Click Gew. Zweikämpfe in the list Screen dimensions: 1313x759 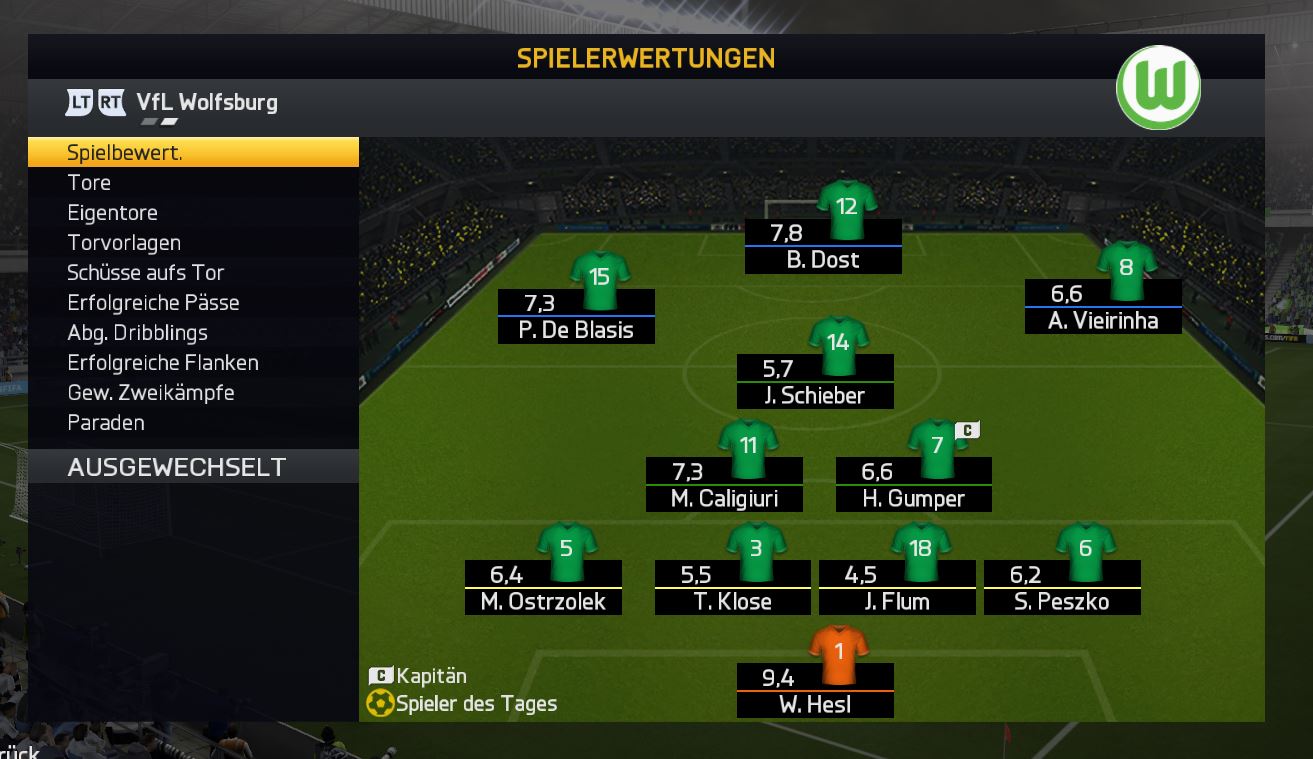pyautogui.click(x=150, y=392)
